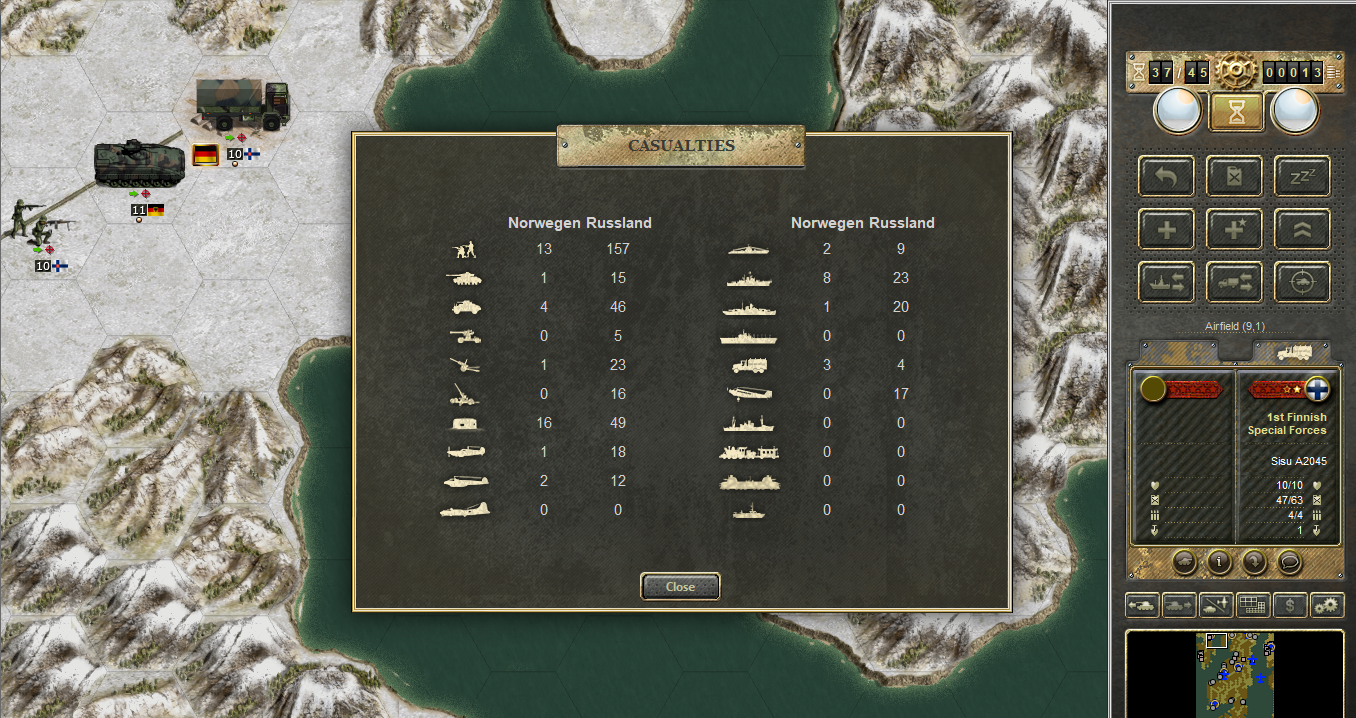Select the next unit tank arrow button
The height and width of the screenshot is (718, 1356).
1179,605
